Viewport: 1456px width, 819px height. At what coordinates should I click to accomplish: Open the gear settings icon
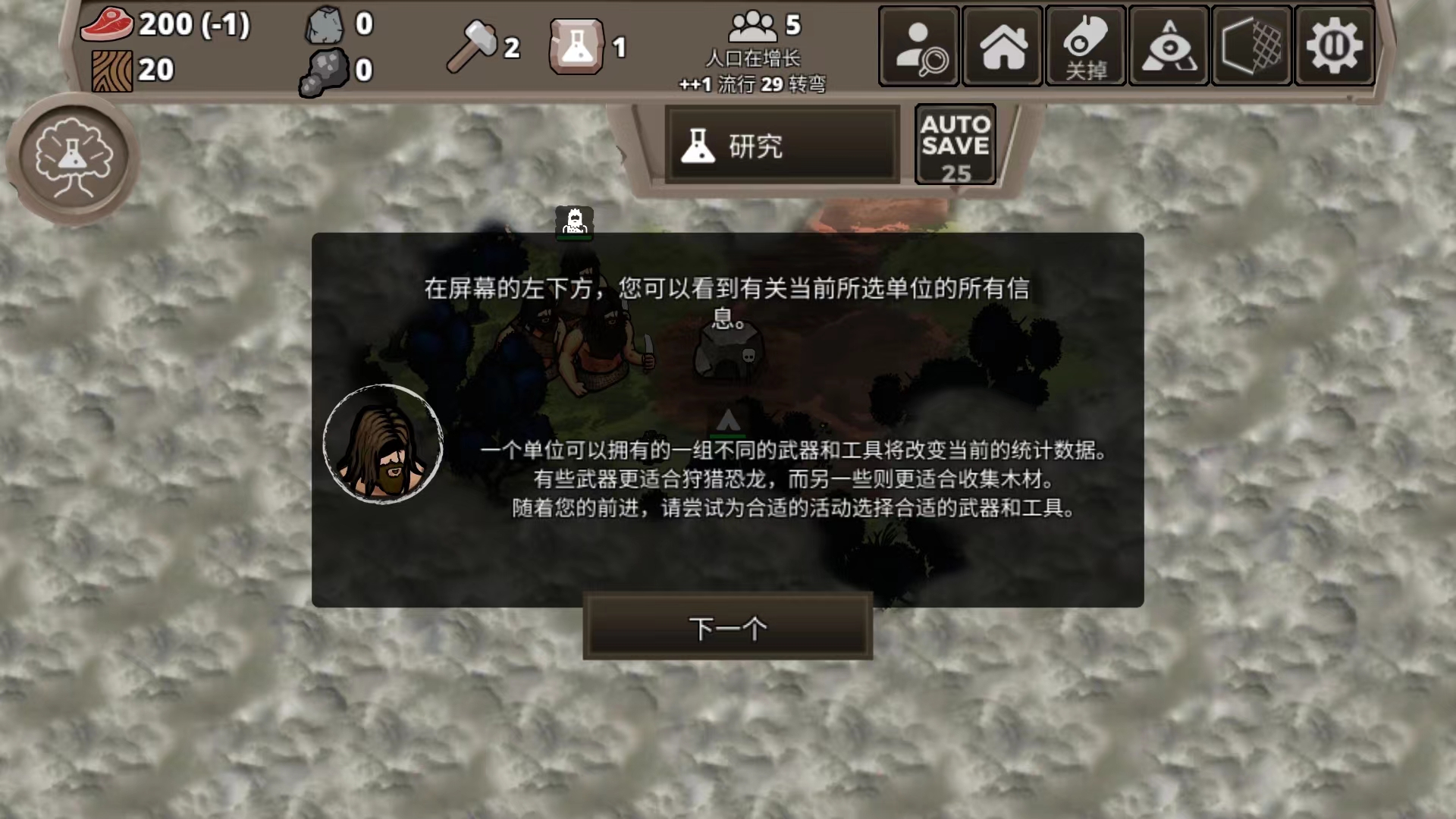(1334, 45)
